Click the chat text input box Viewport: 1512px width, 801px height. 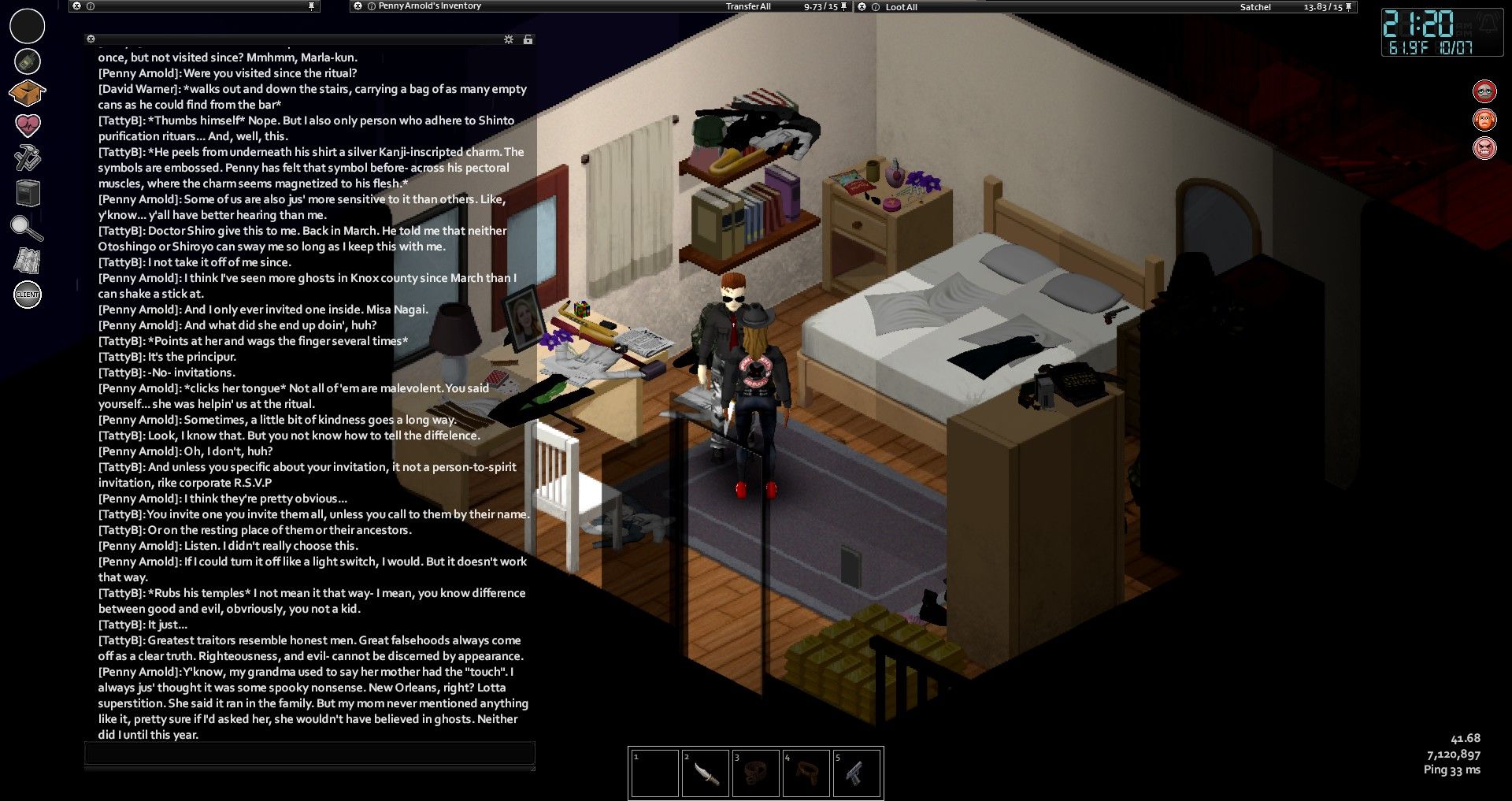pos(309,754)
